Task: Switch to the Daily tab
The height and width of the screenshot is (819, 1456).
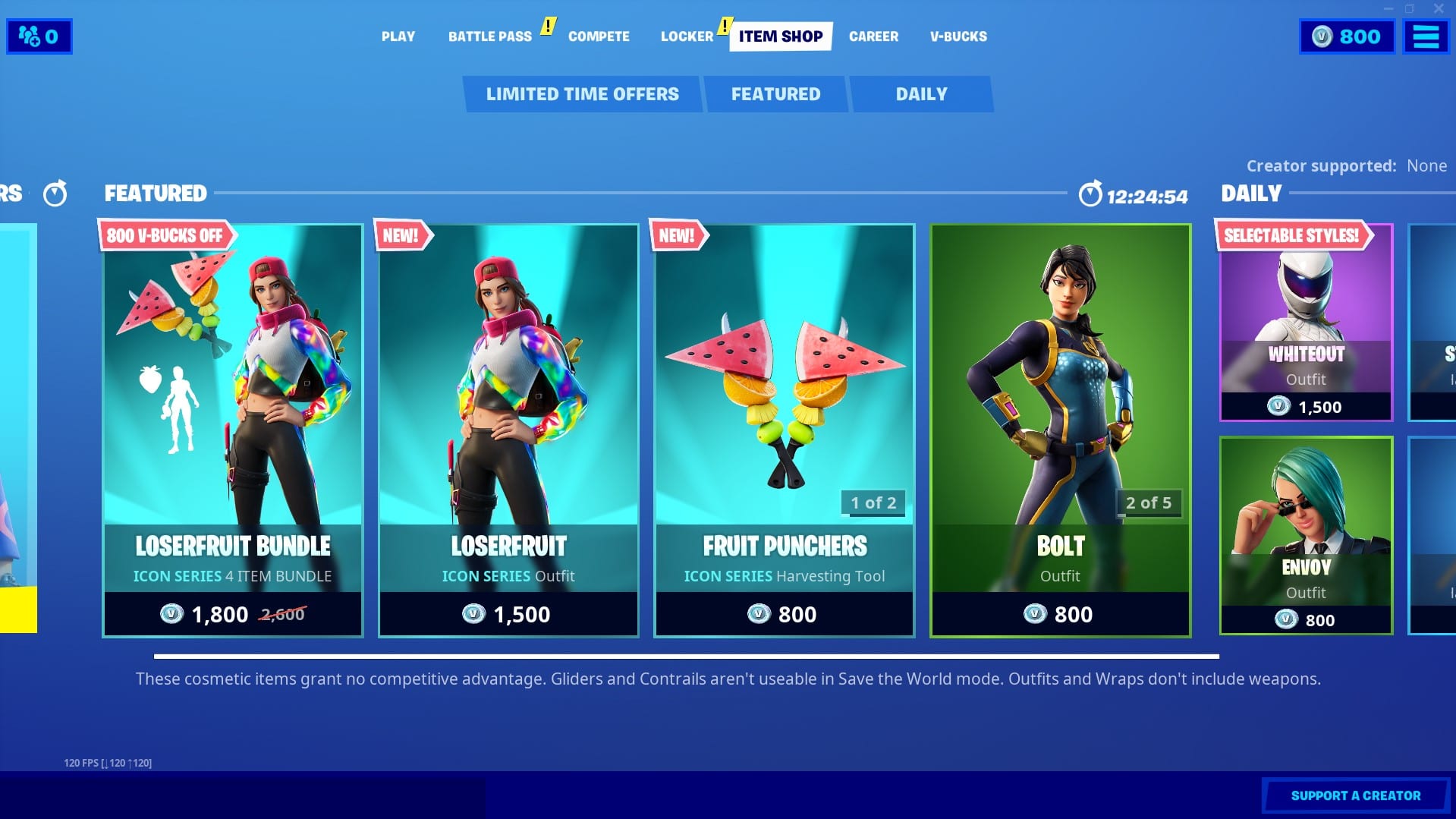Action: click(921, 93)
